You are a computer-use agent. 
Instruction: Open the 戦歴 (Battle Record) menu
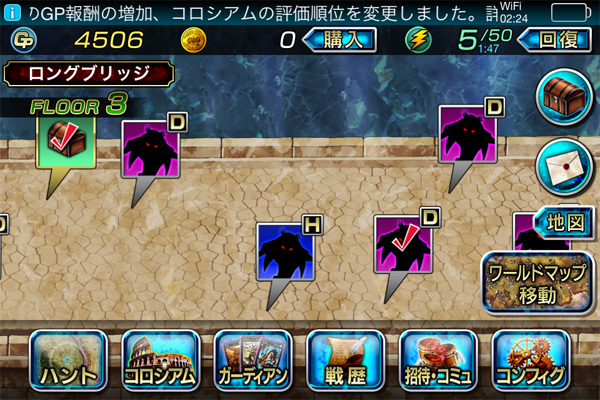346,361
